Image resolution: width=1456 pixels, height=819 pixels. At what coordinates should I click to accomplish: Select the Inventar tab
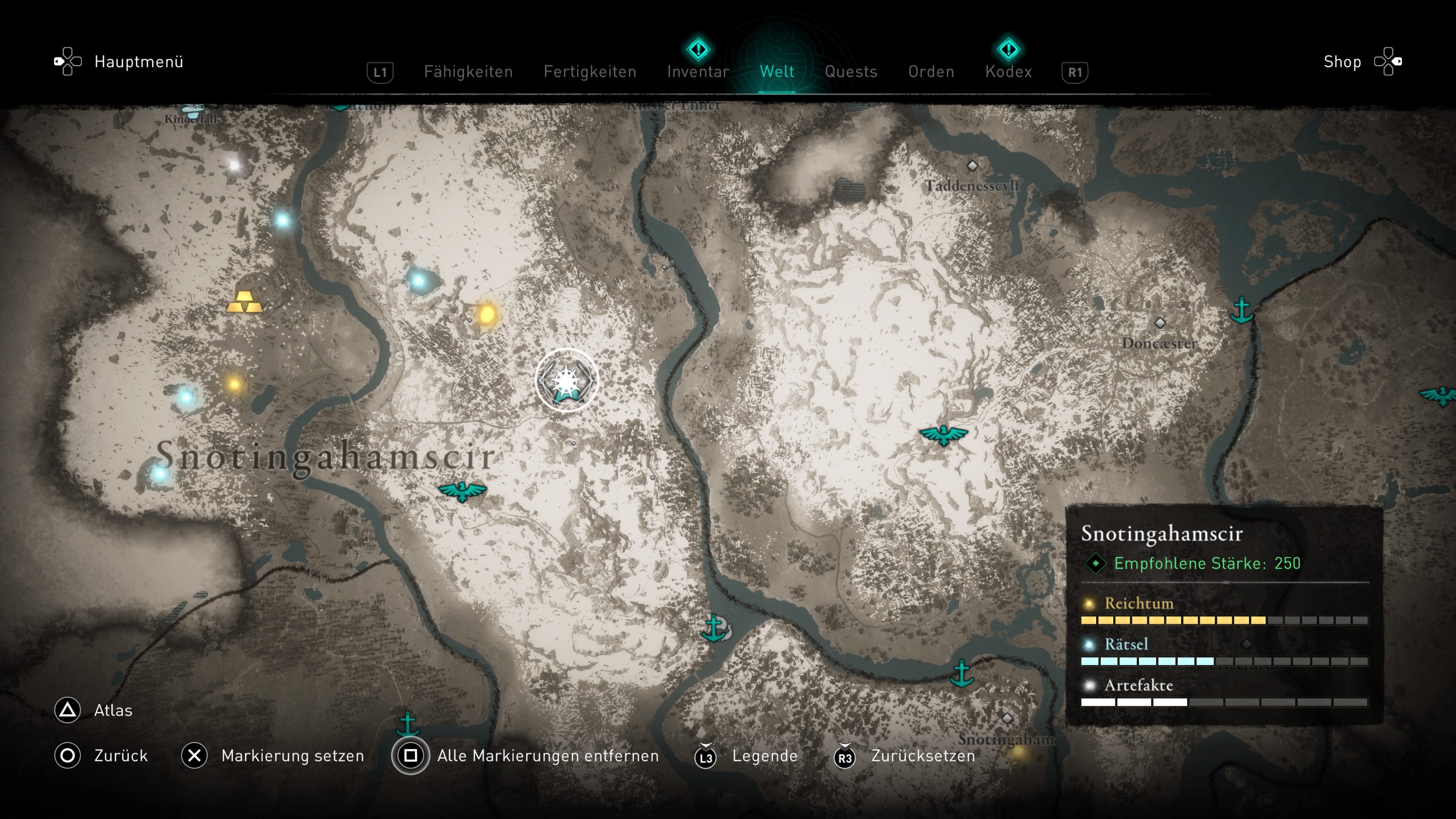click(698, 72)
